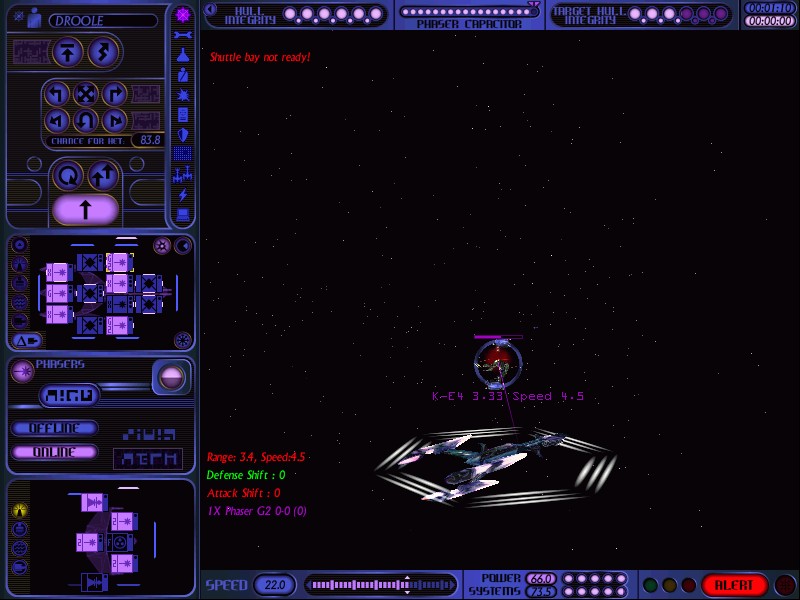800x600 pixels.
Task: Set phasers to OFFLINE
Action: tap(55, 428)
